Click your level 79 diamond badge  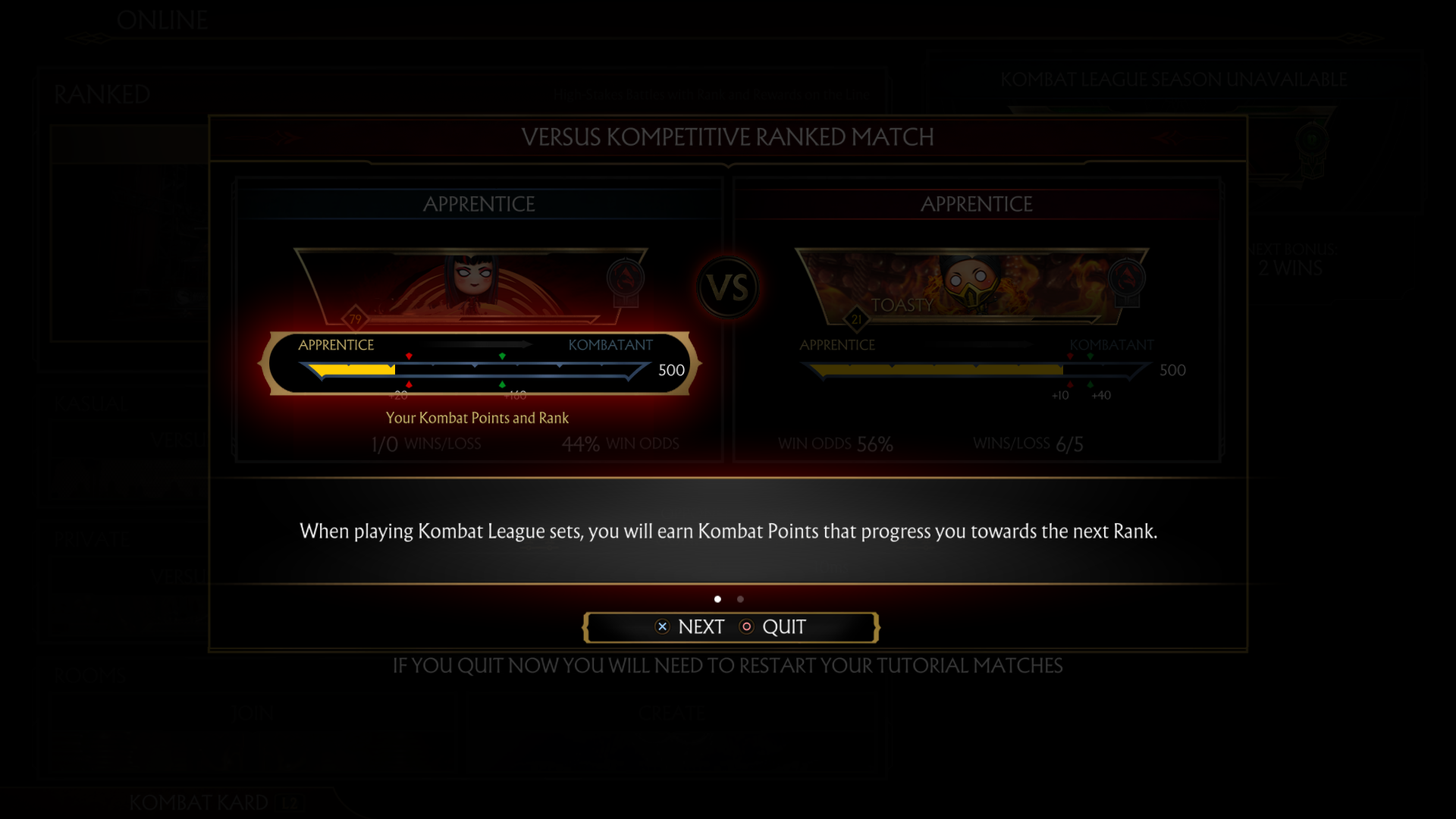click(354, 319)
